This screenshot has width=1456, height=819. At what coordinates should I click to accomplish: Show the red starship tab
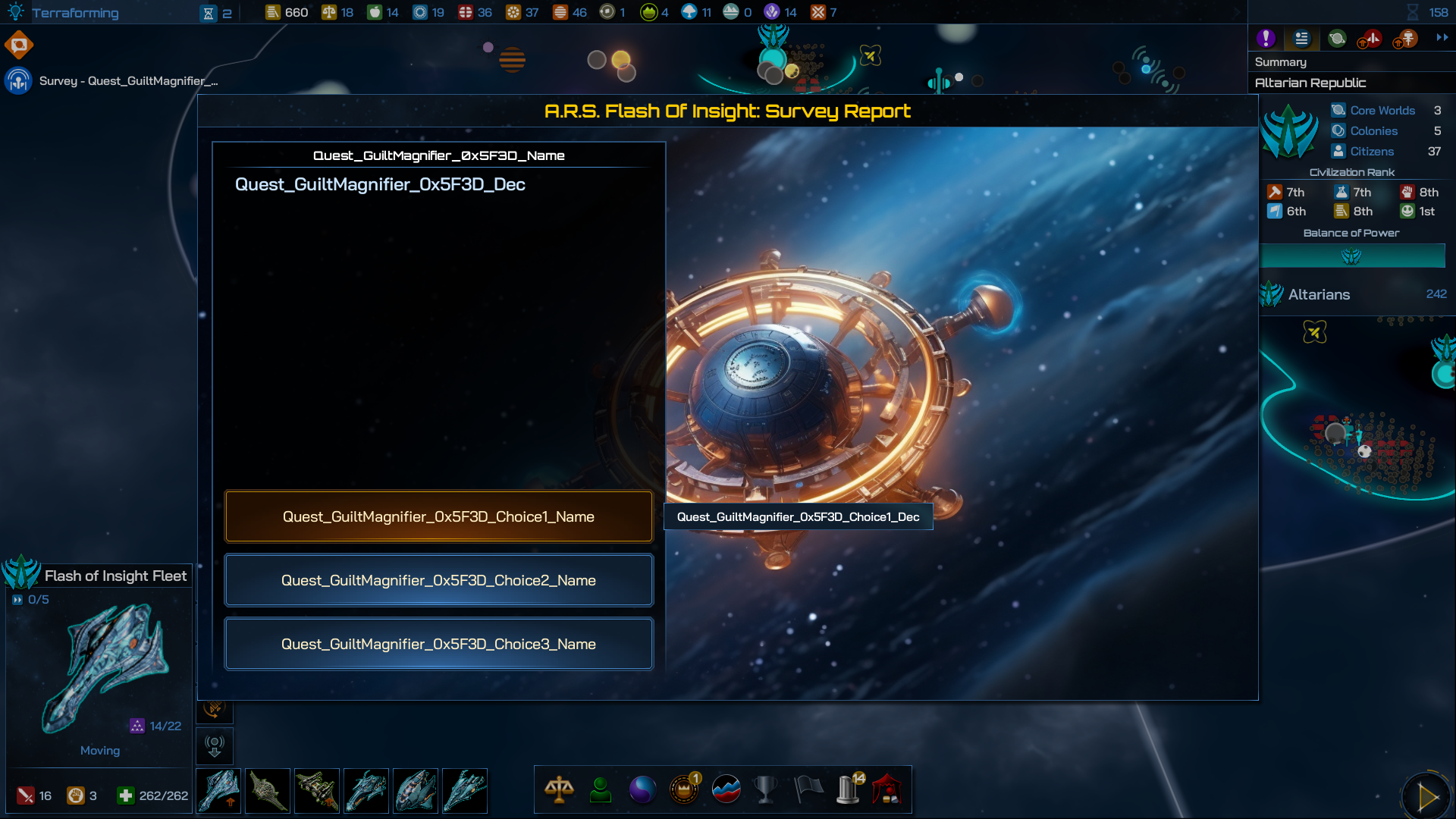(x=1371, y=38)
